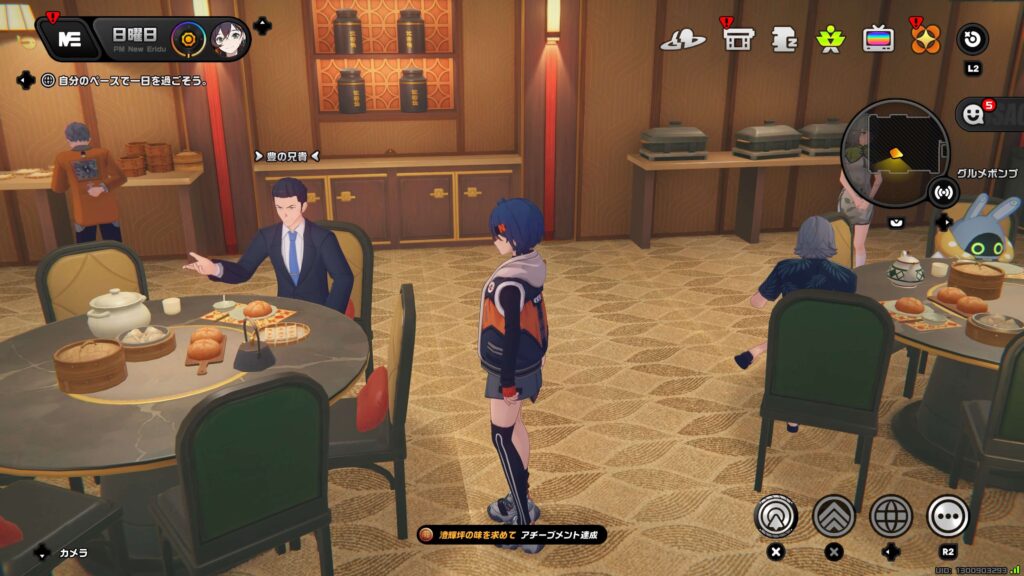The height and width of the screenshot is (576, 1024).
Task: Click the time-of-day sun dial icon
Action: (x=186, y=40)
